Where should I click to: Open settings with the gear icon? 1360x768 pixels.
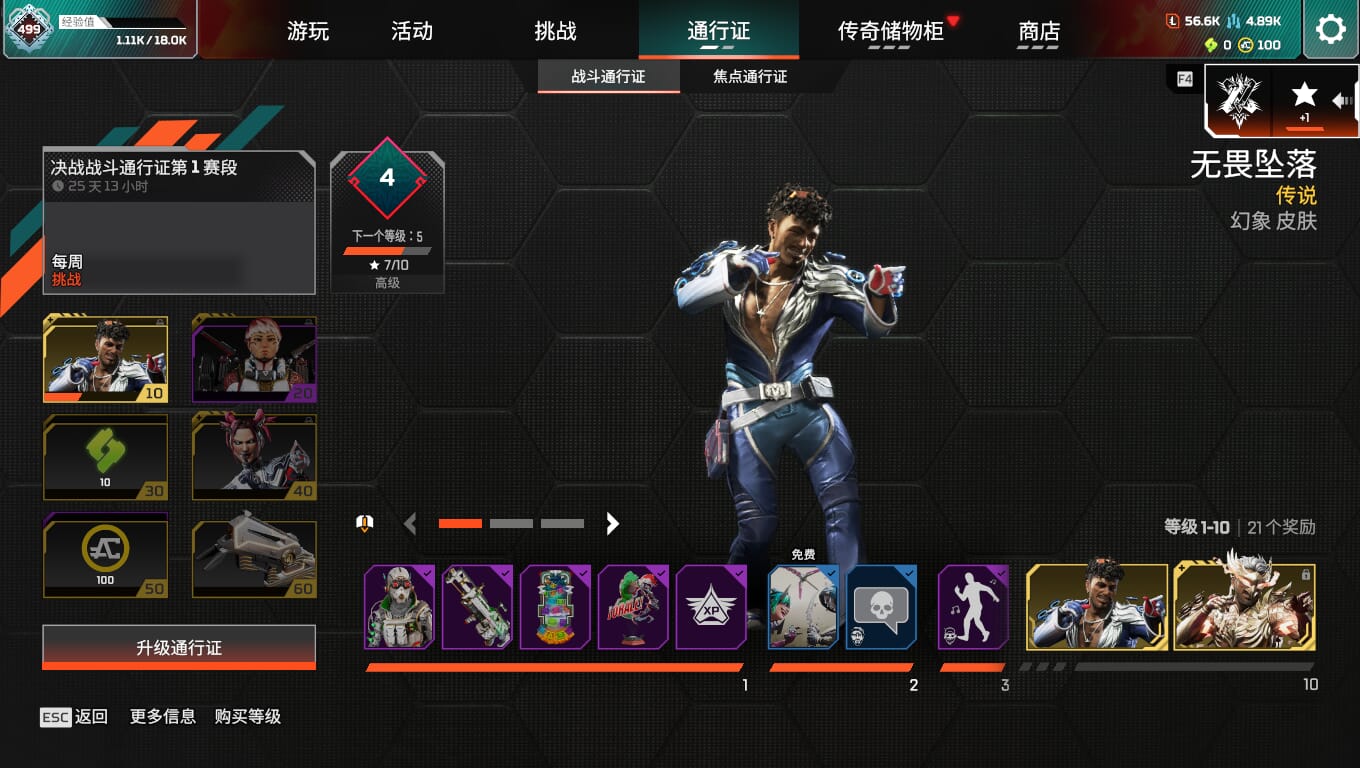[x=1330, y=29]
